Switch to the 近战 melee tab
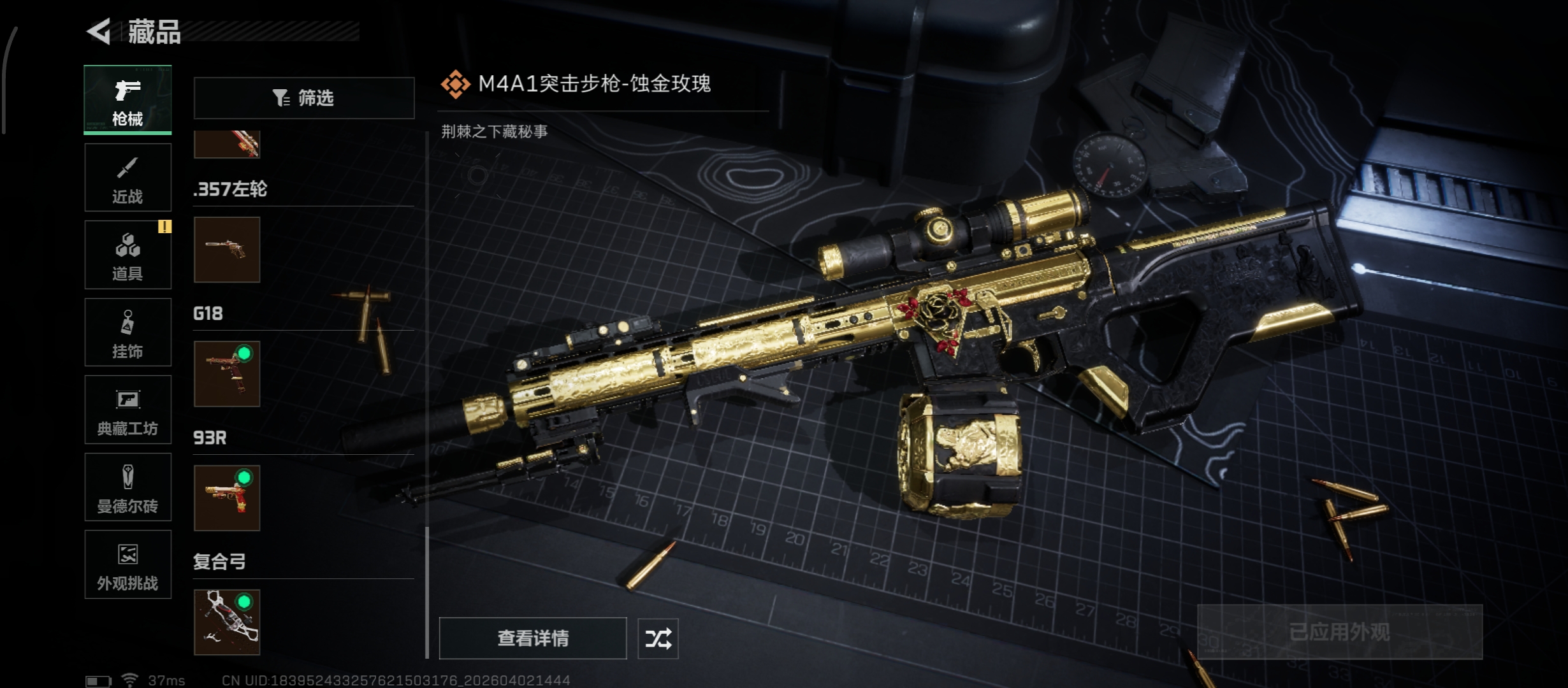Screen dimensions: 1568x688 pyautogui.click(x=127, y=178)
